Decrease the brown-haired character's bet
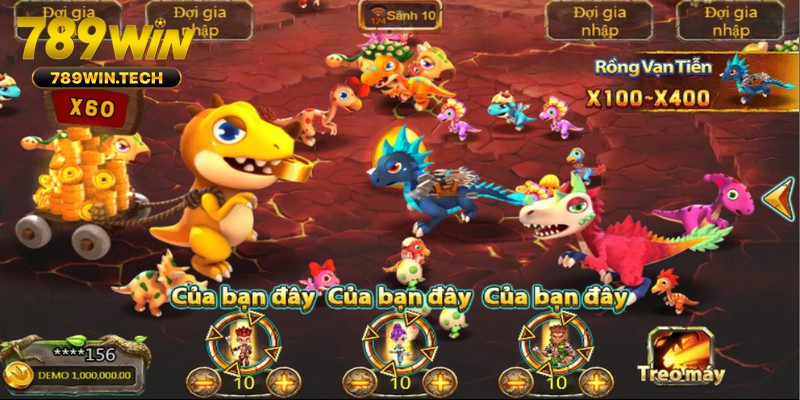Image resolution: width=800 pixels, height=400 pixels. pyautogui.click(x=518, y=381)
